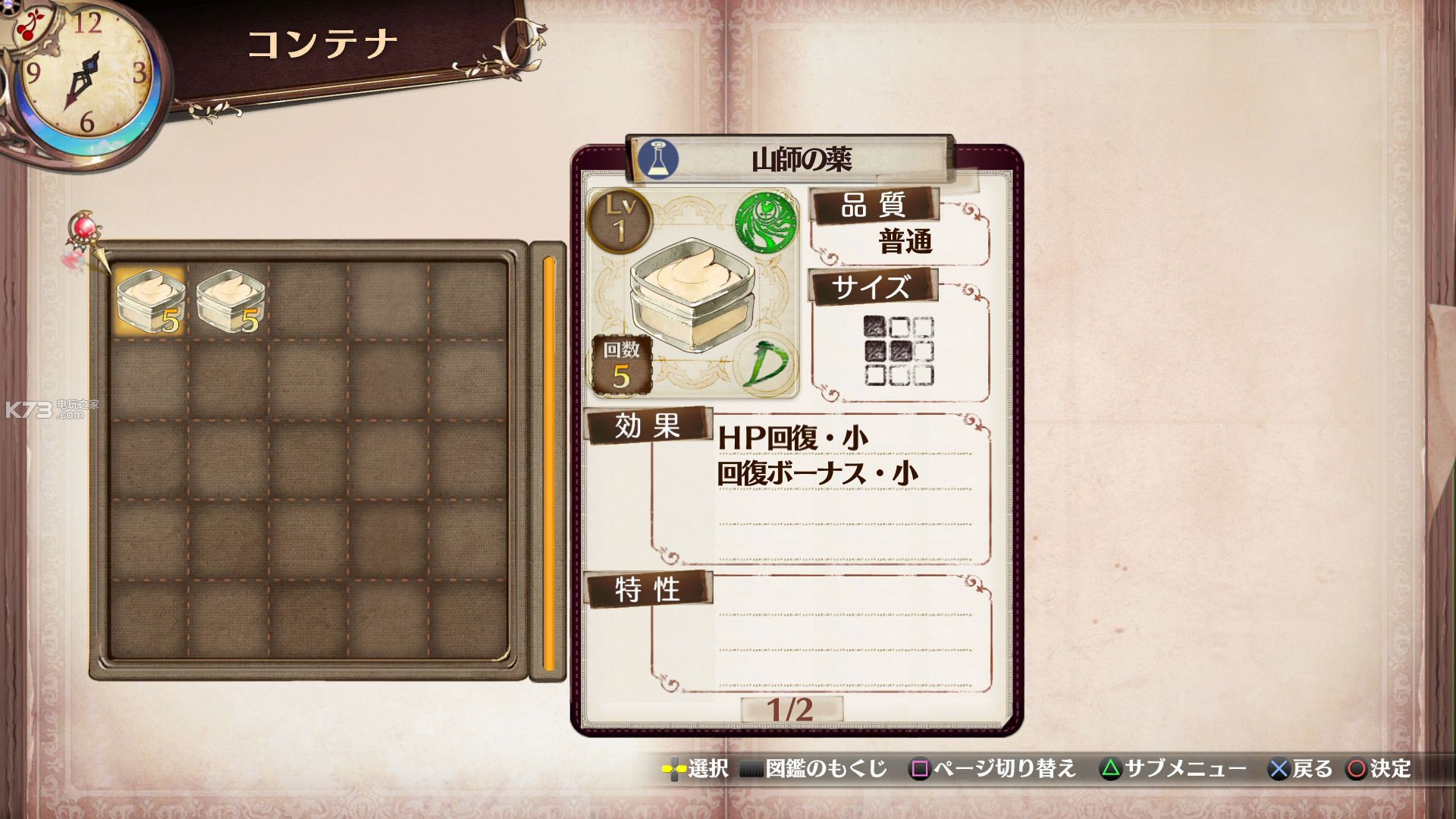
Task: Choose the unhighlighted 山師の薬 item slot
Action: (230, 301)
